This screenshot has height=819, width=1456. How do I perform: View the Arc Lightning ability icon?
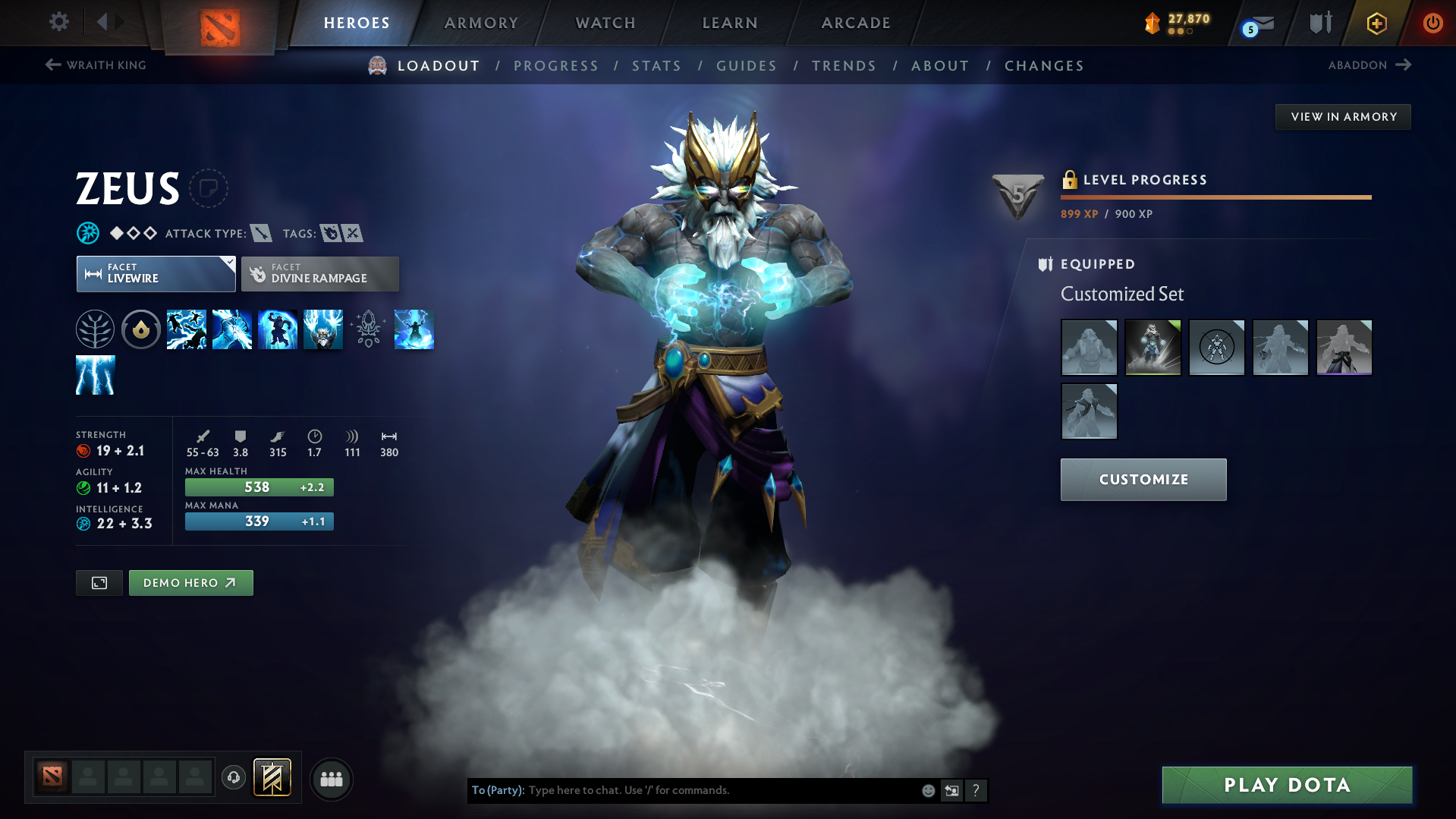[187, 329]
